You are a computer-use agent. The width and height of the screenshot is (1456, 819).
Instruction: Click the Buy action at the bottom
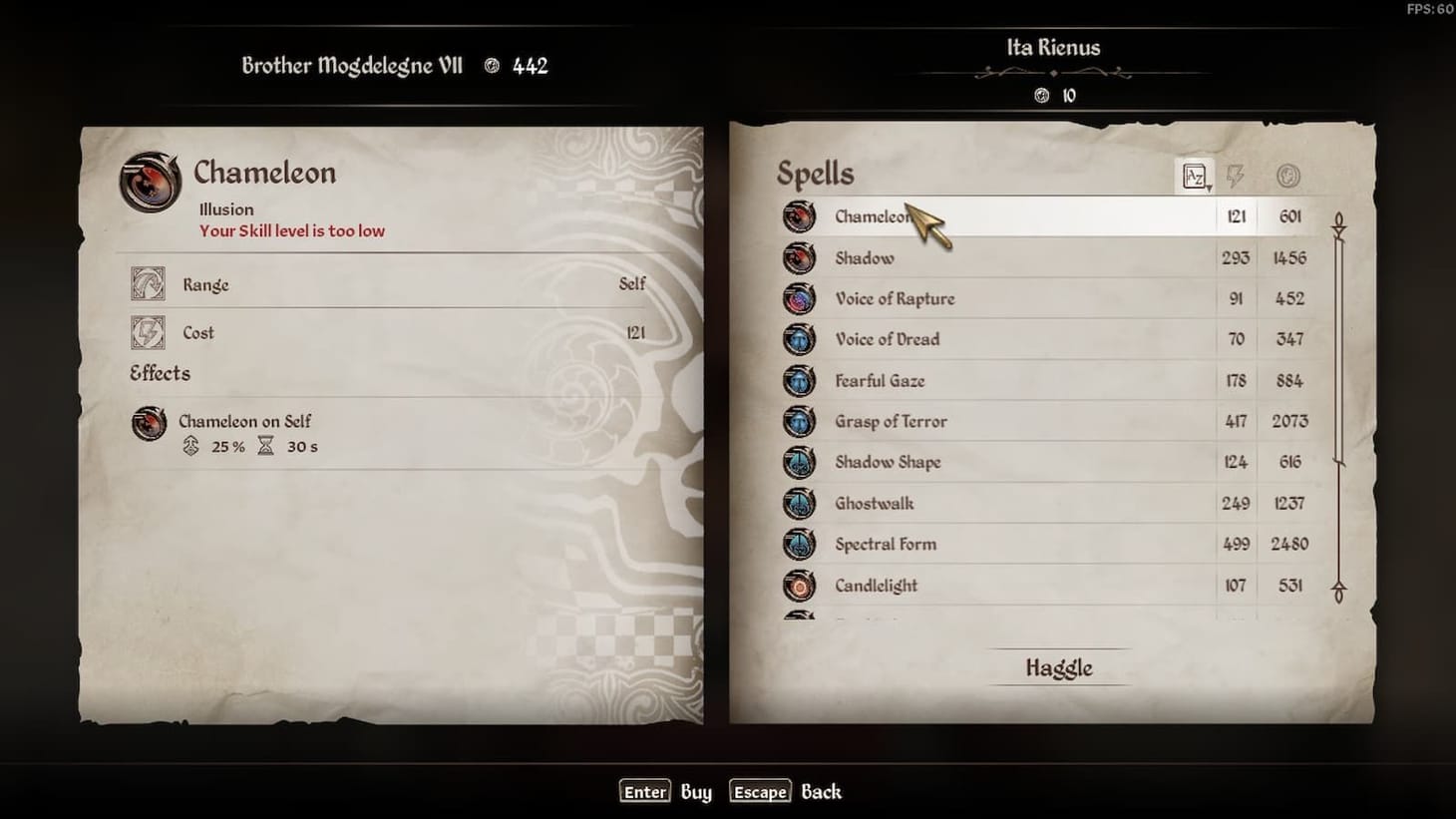click(695, 791)
